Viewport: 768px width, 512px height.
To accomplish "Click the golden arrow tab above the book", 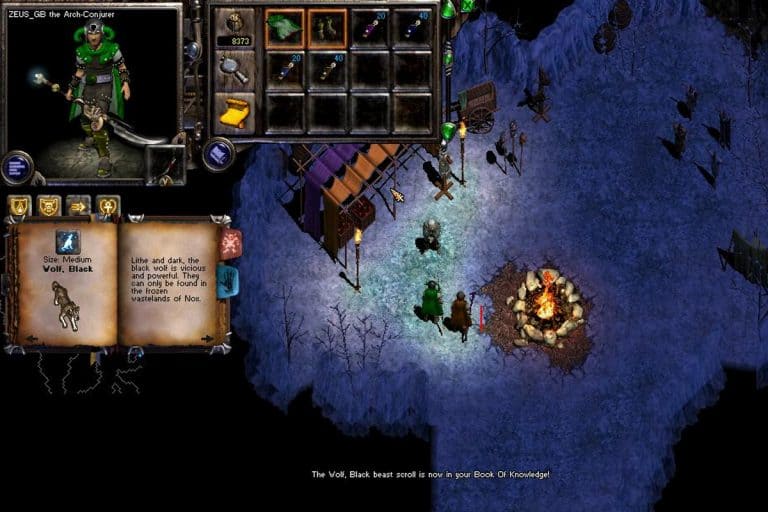I will pyautogui.click(x=78, y=206).
